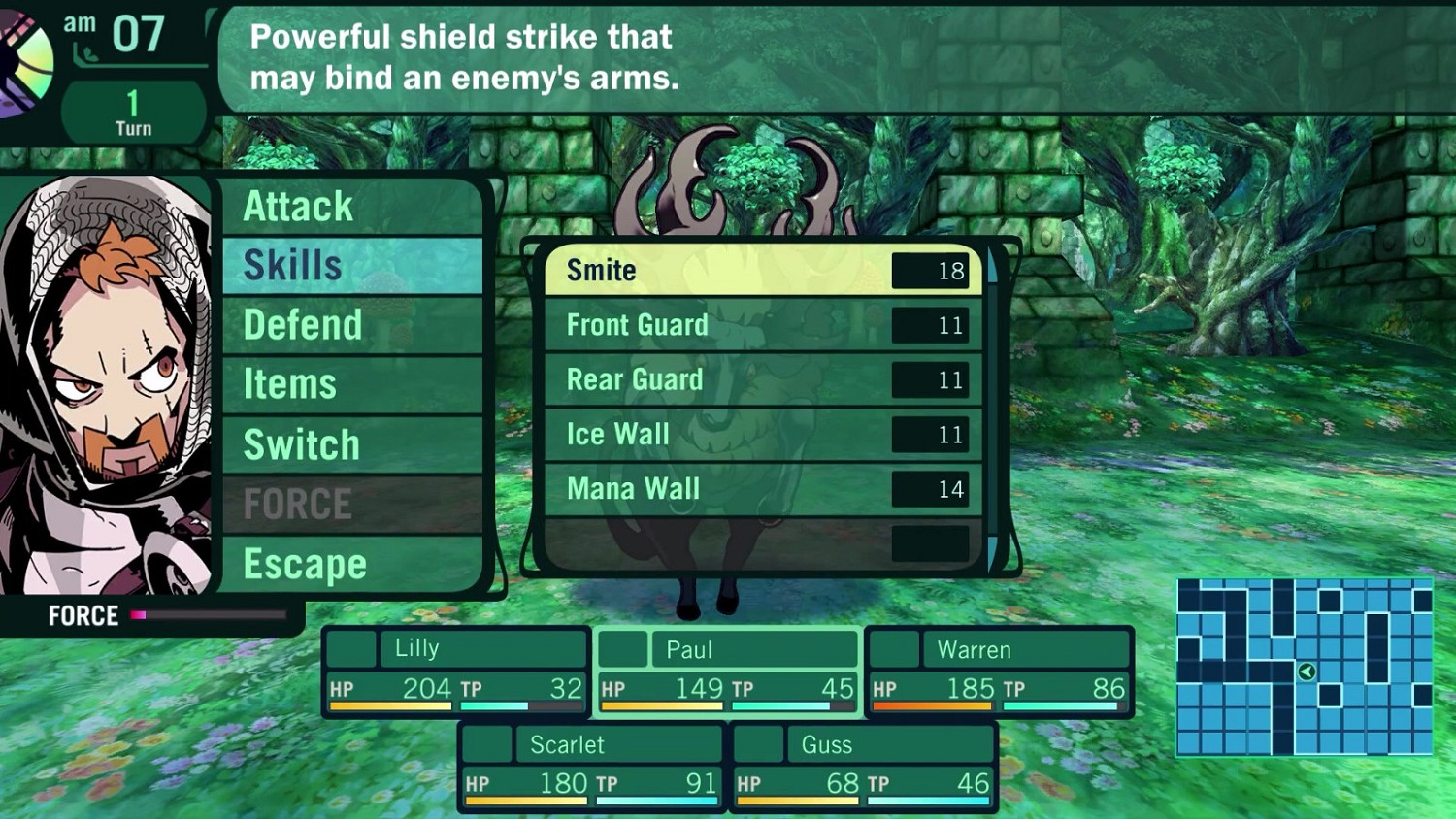This screenshot has width=1456, height=819.
Task: Choose the Attack command
Action: click(x=351, y=207)
